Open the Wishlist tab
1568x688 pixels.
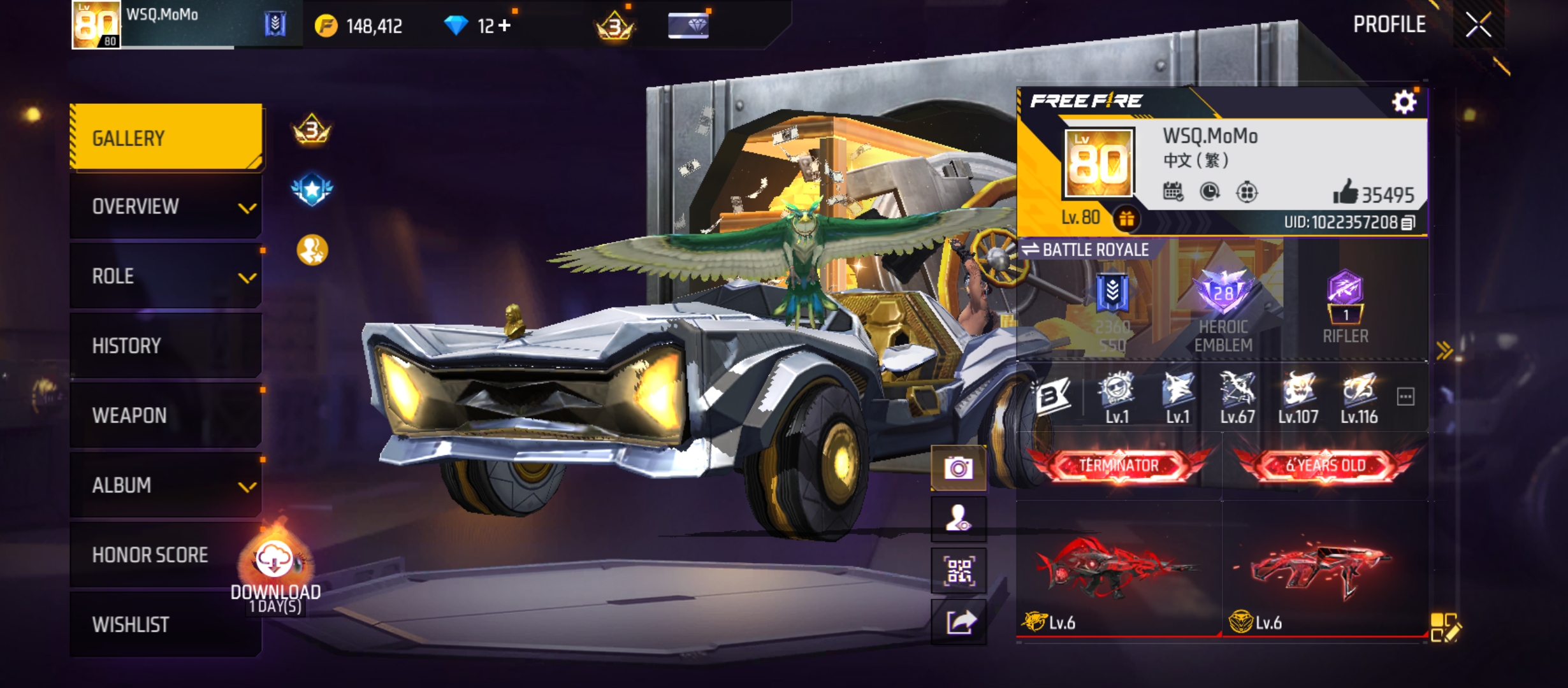click(166, 624)
